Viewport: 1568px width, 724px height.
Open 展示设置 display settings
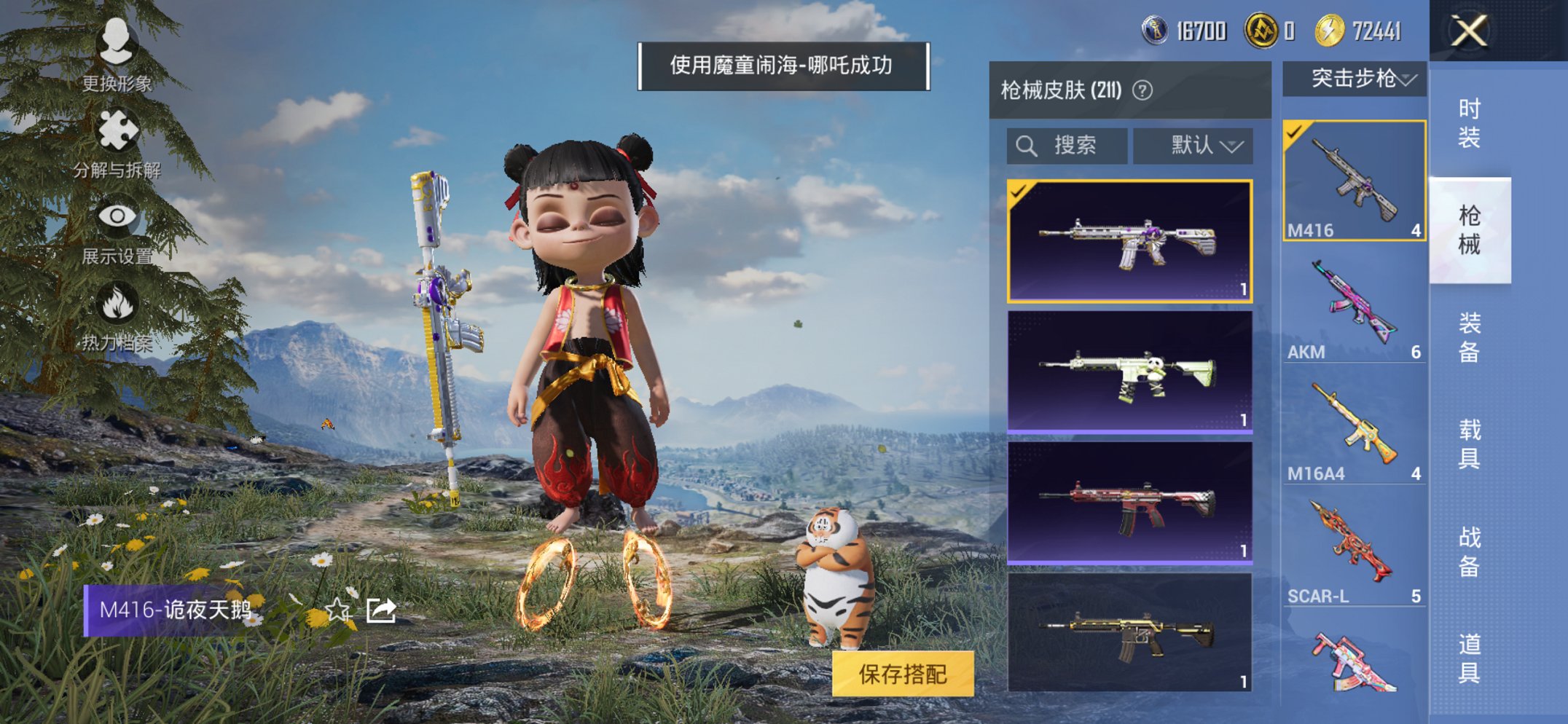[x=119, y=216]
